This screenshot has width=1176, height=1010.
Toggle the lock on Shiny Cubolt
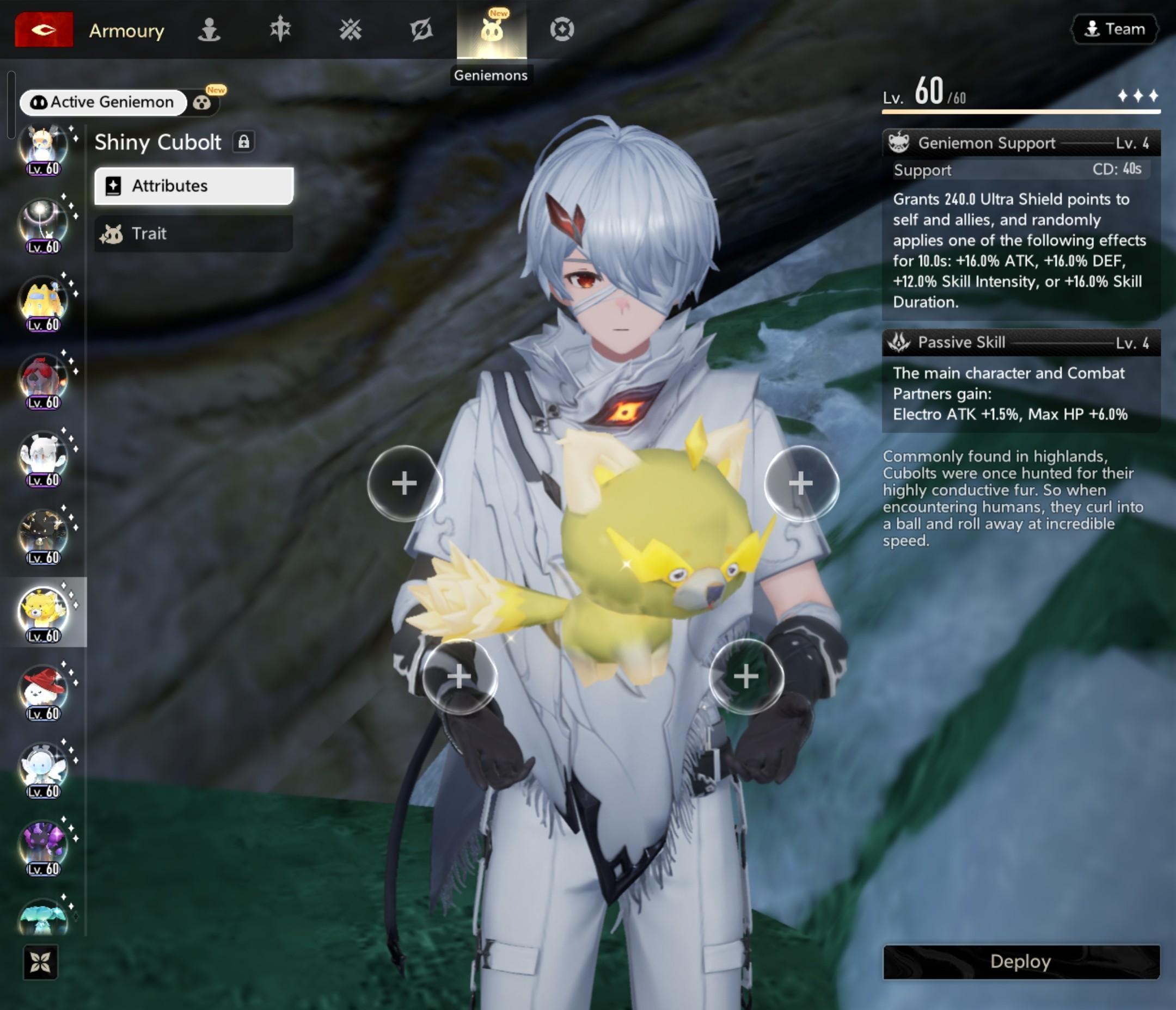click(243, 142)
